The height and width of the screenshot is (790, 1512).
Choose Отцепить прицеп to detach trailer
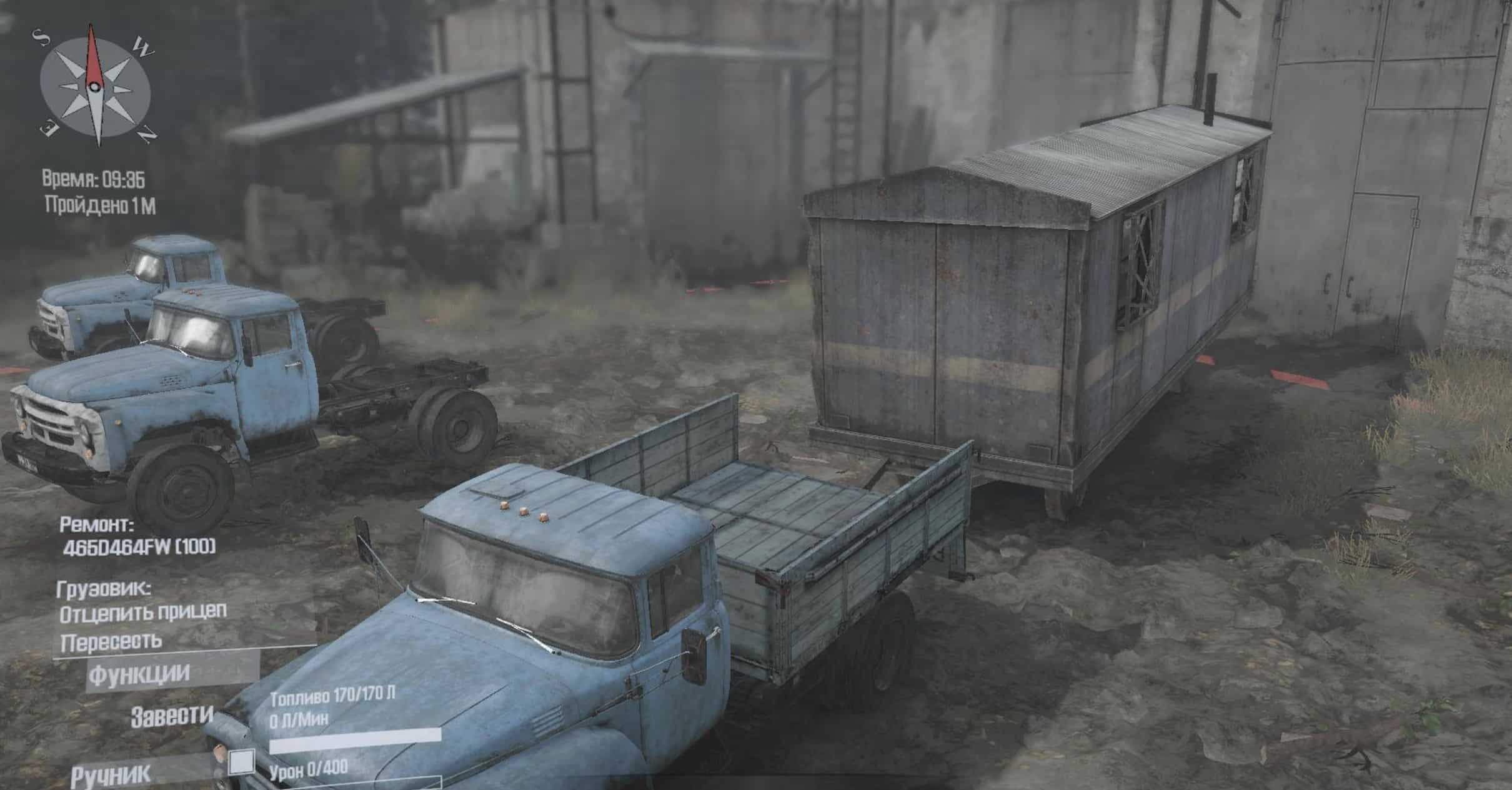click(142, 613)
